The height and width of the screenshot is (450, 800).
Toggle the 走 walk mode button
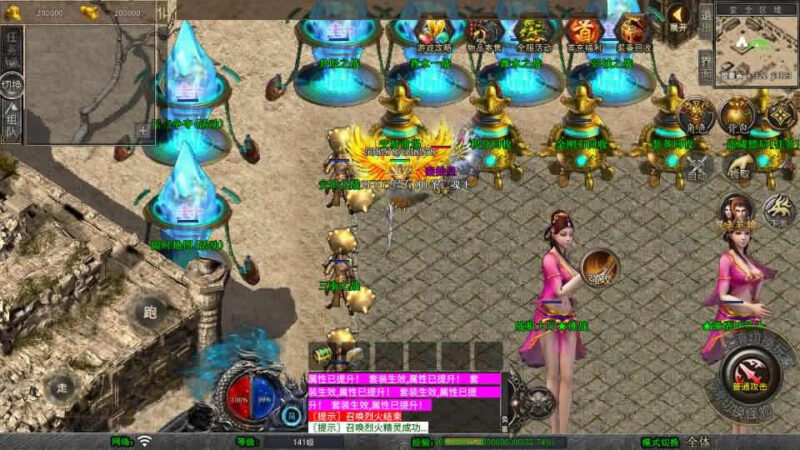pyautogui.click(x=61, y=386)
